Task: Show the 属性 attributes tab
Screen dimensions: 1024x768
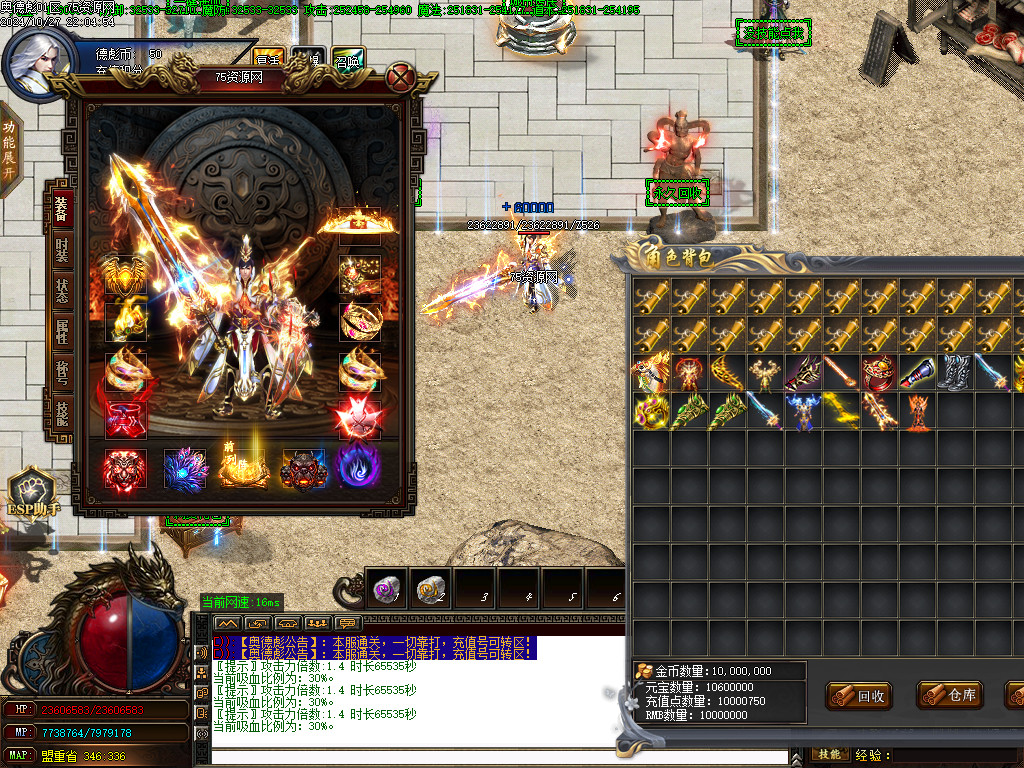Action: 61,332
